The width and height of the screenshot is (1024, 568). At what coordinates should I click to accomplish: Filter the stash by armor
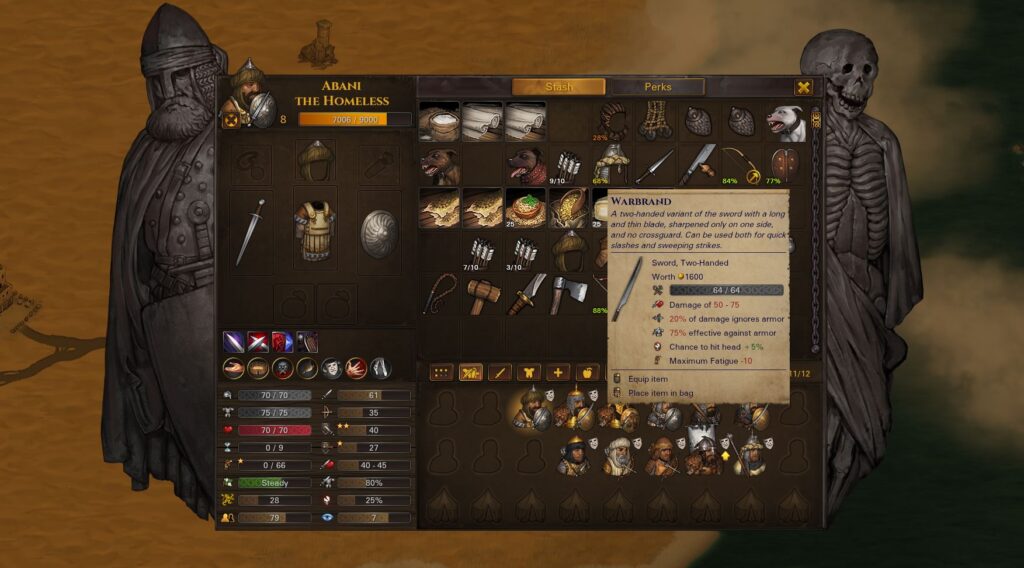click(528, 372)
